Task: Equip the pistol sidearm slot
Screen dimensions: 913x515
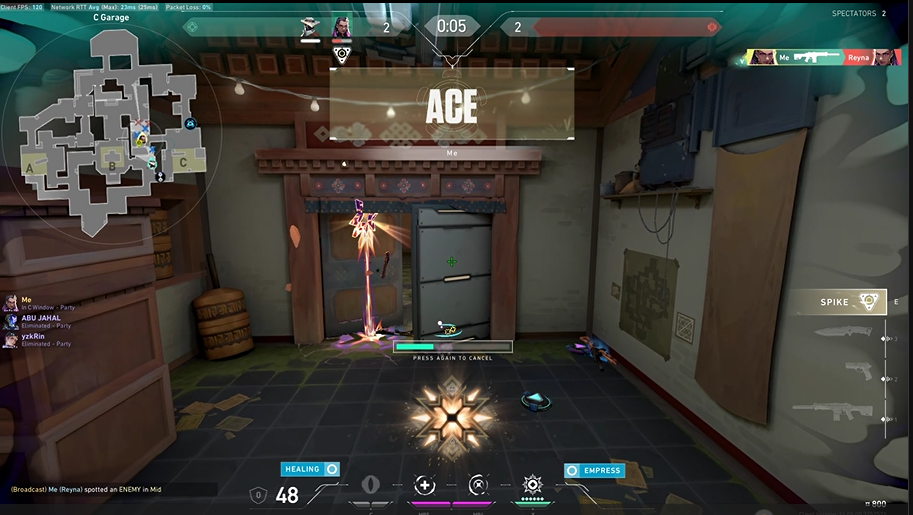Action: tap(858, 370)
